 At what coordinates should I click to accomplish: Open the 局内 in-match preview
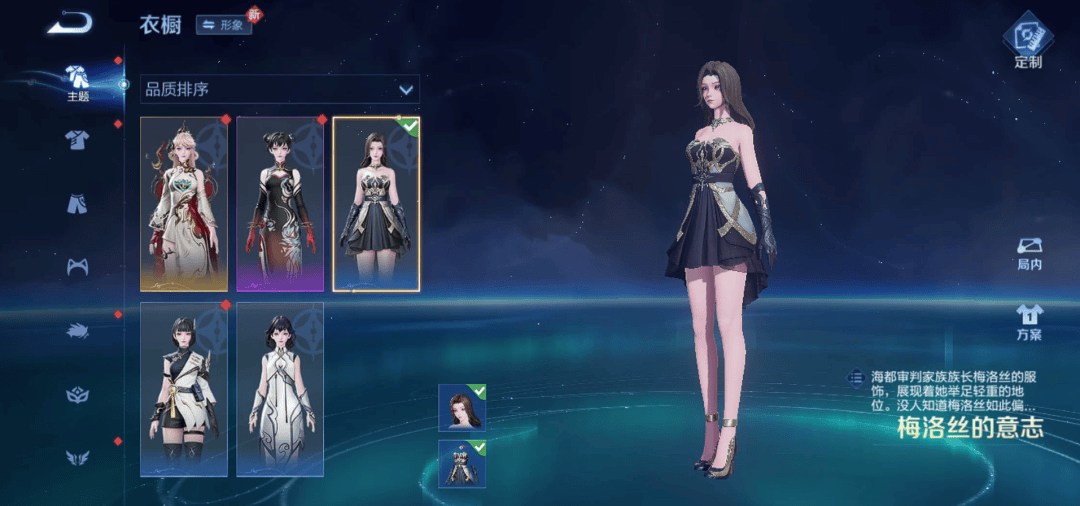pos(1029,254)
